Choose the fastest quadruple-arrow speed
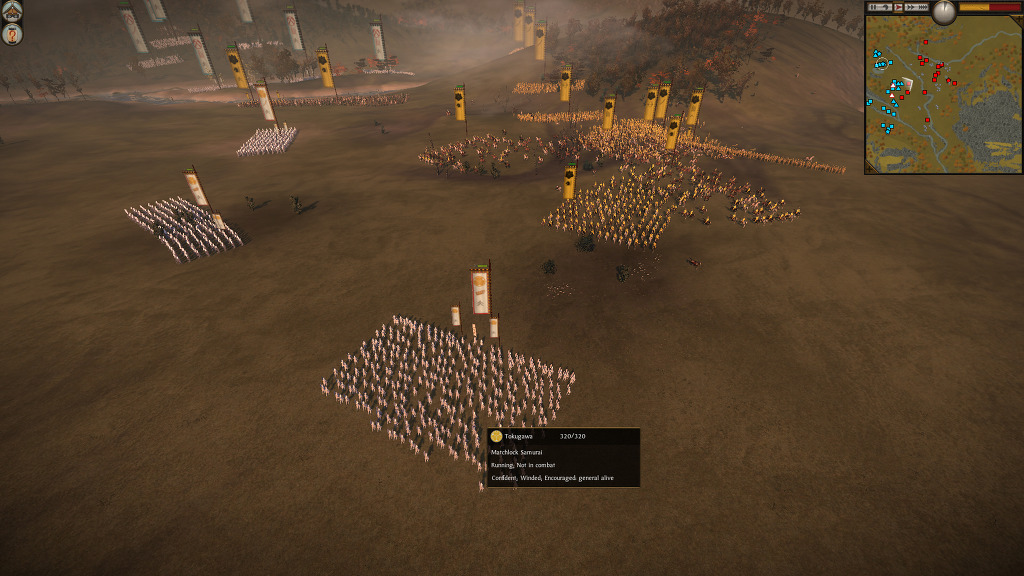 923,7
